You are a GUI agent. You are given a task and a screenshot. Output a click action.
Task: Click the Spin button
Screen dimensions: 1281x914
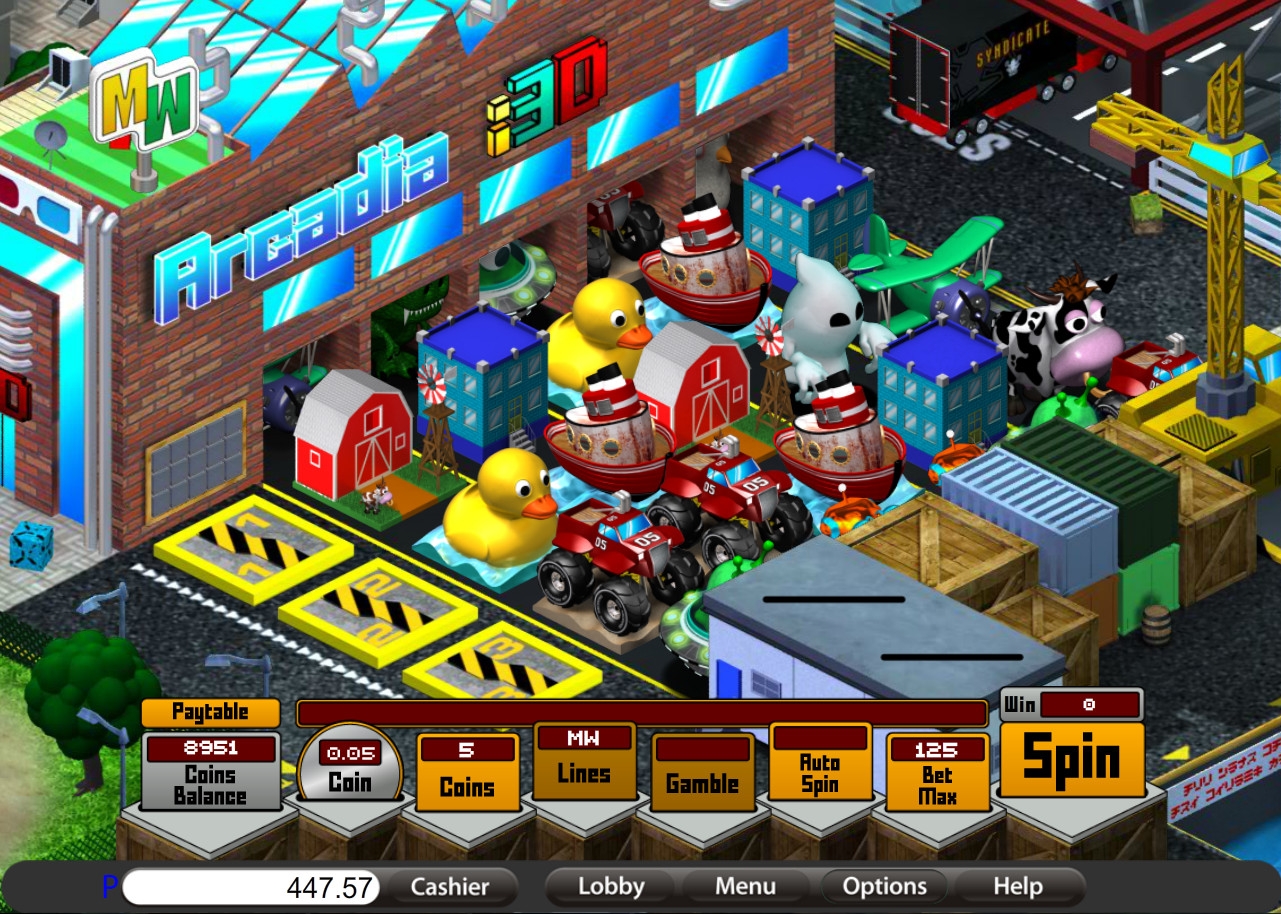tap(1072, 759)
